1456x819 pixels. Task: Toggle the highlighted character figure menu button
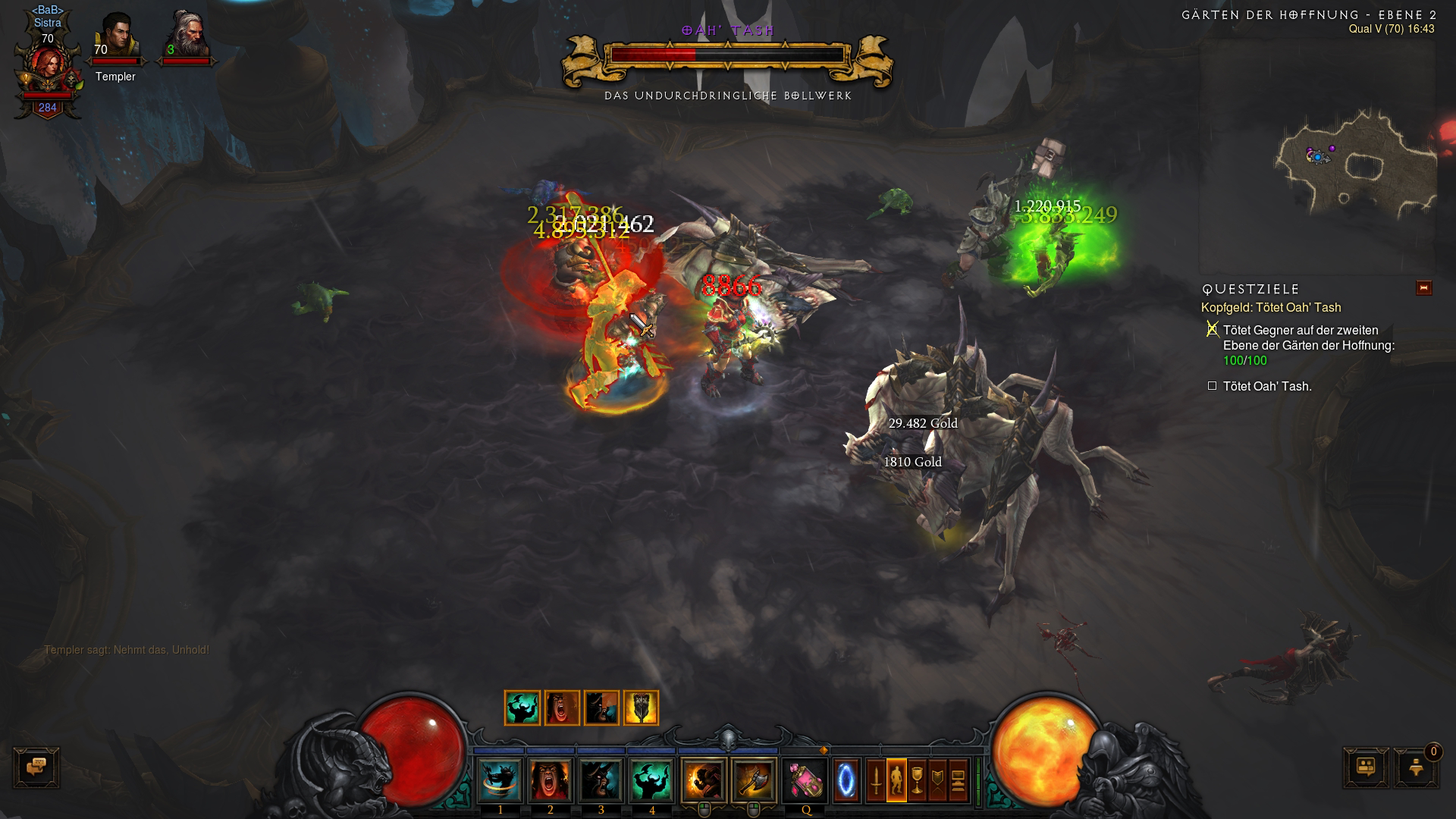pos(896,780)
